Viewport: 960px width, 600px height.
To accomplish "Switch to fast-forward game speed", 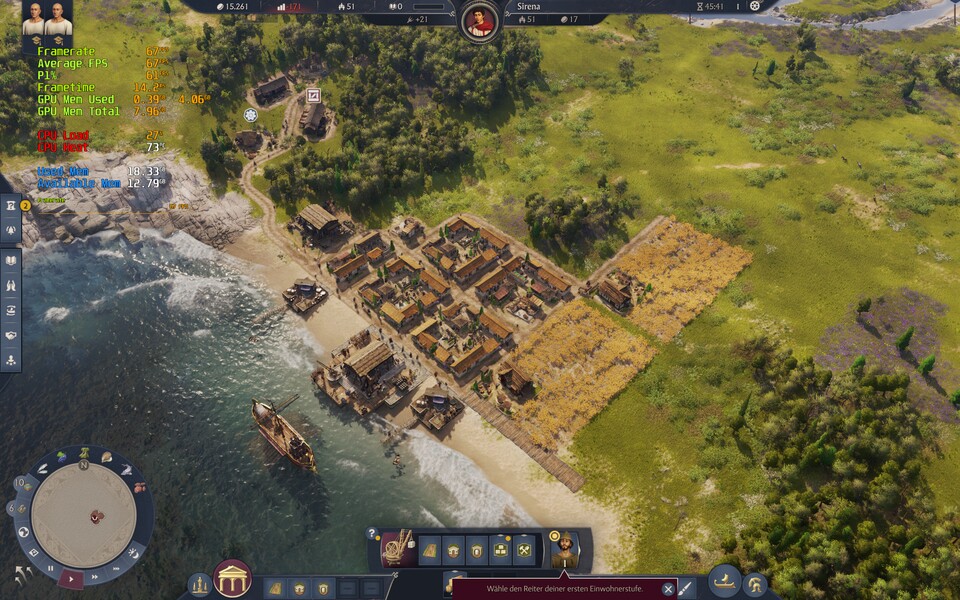I will coord(95,577).
